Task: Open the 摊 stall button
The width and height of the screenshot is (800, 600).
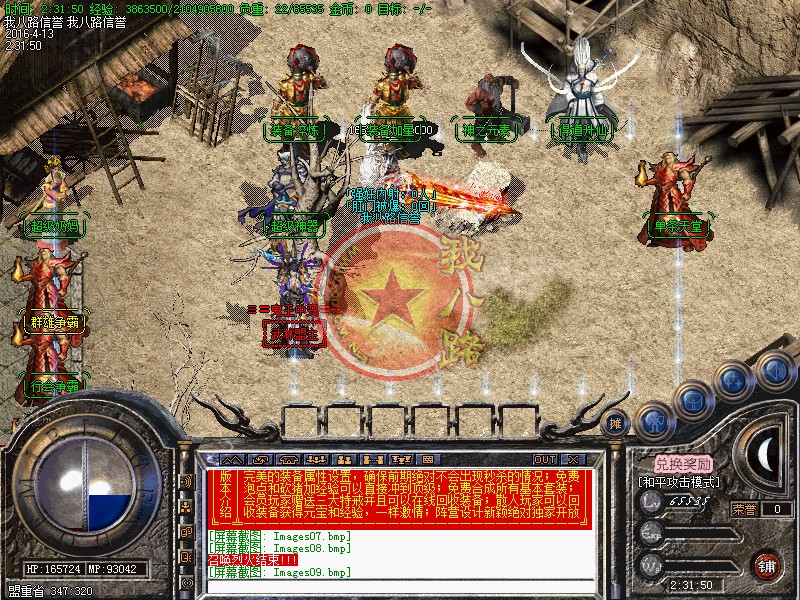Action: tap(617, 423)
